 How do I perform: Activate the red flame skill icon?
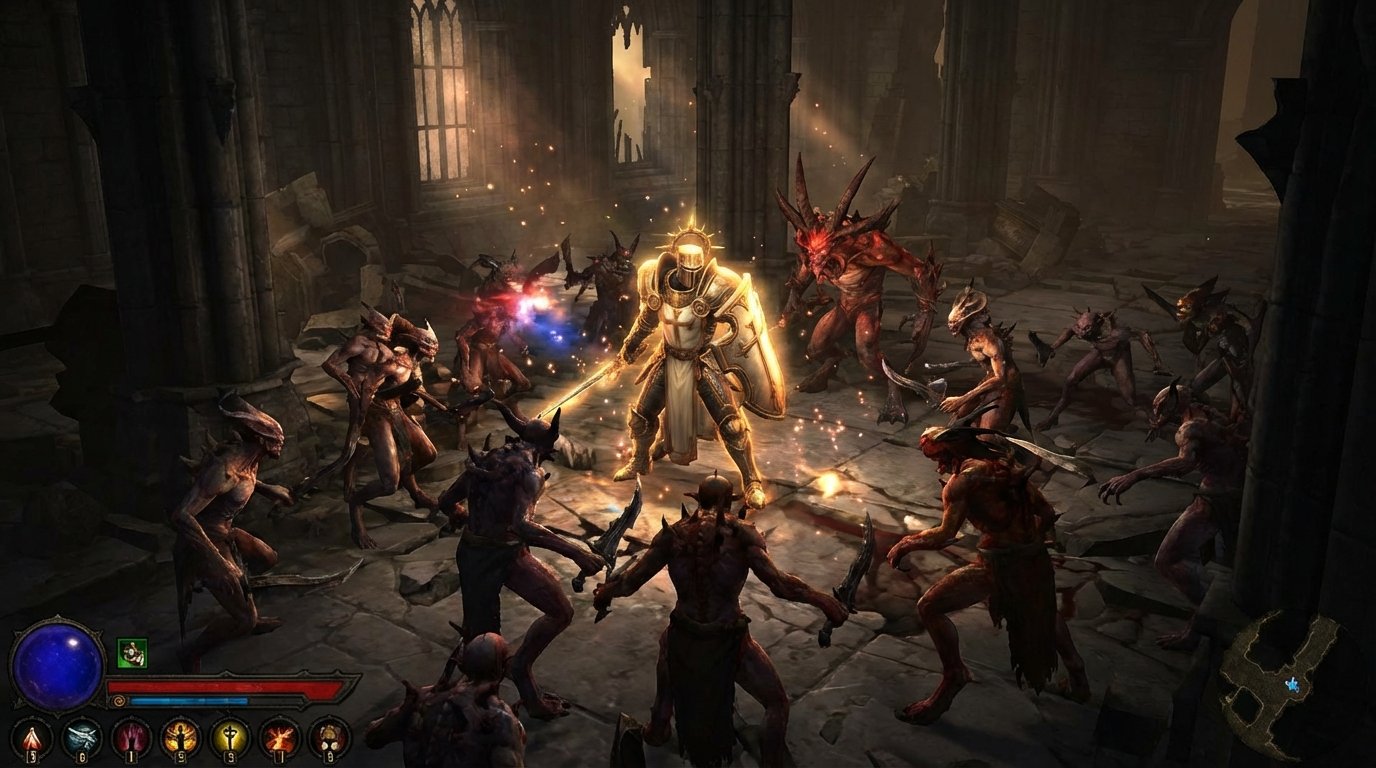(31, 738)
